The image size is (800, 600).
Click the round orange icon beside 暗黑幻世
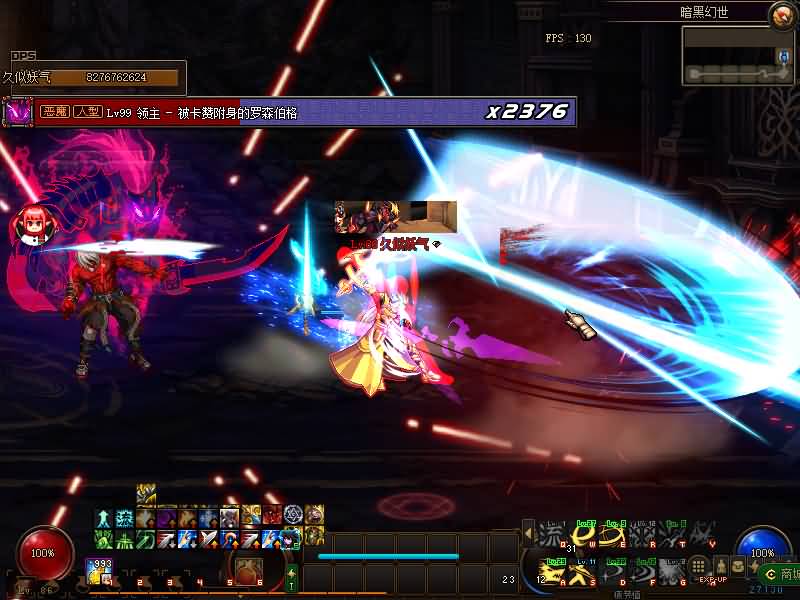coord(780,14)
